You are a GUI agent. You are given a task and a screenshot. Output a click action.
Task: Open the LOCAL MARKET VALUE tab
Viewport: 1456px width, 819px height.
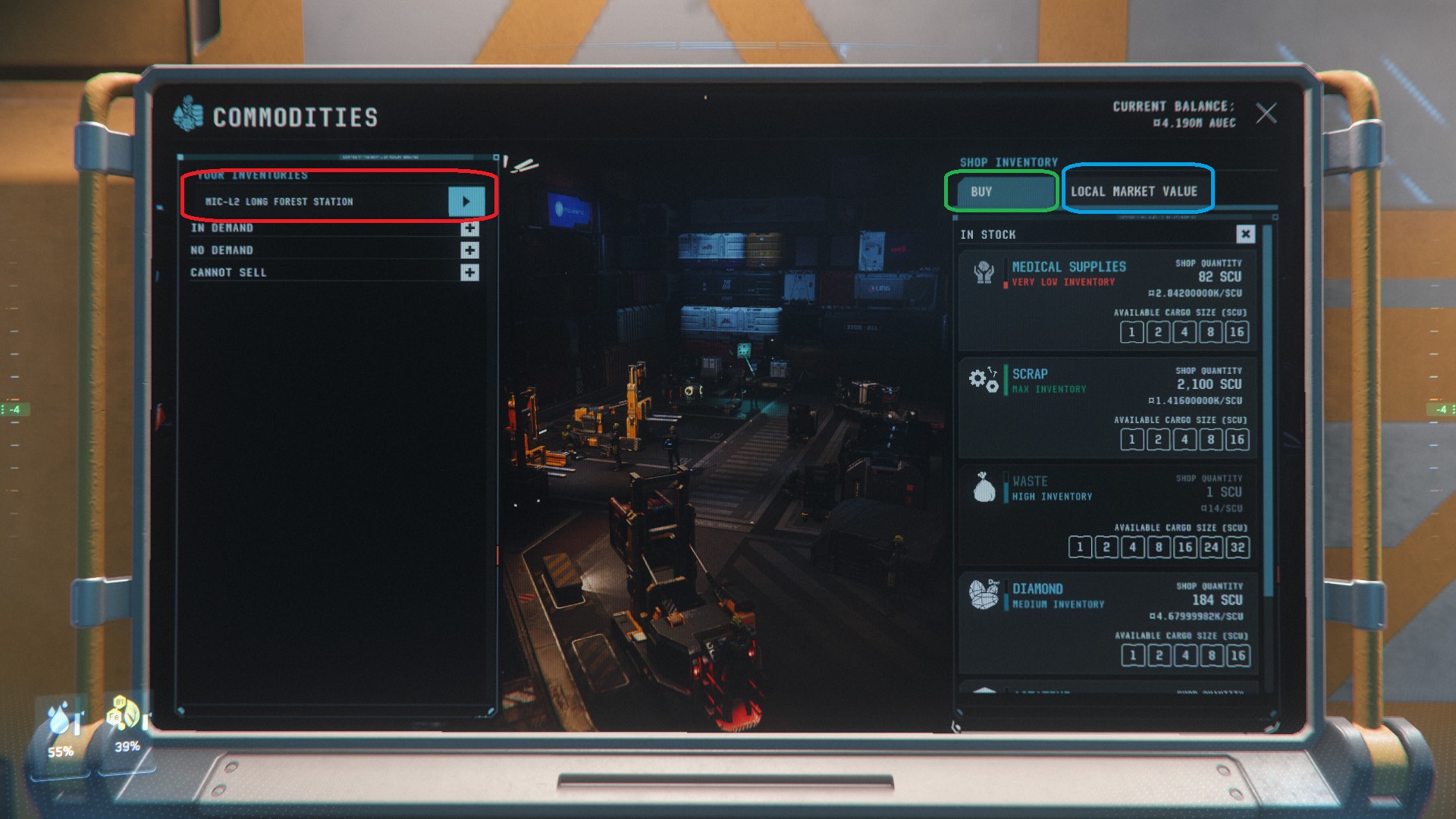pos(1137,191)
